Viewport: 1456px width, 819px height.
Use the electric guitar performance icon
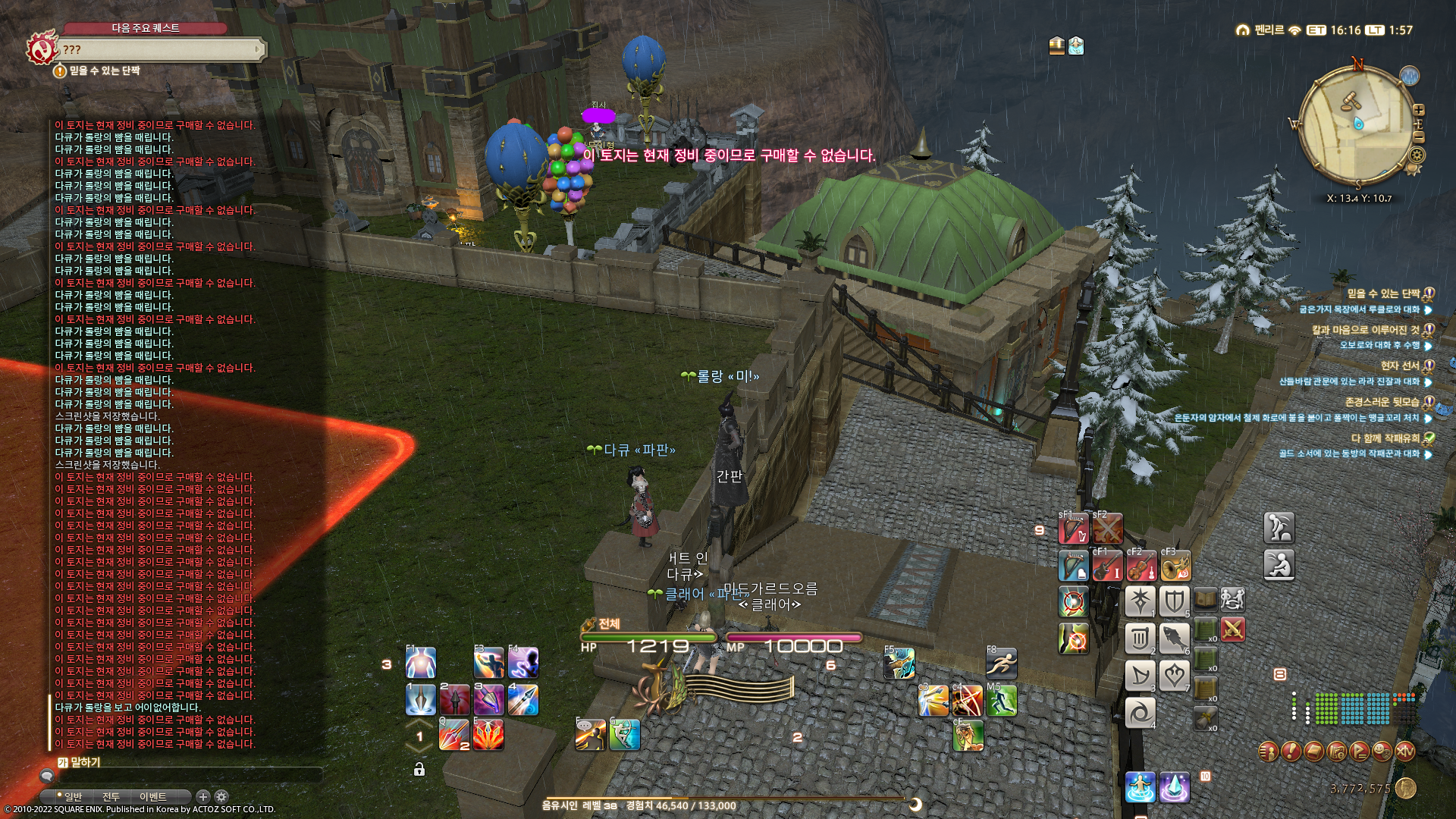click(x=1107, y=567)
